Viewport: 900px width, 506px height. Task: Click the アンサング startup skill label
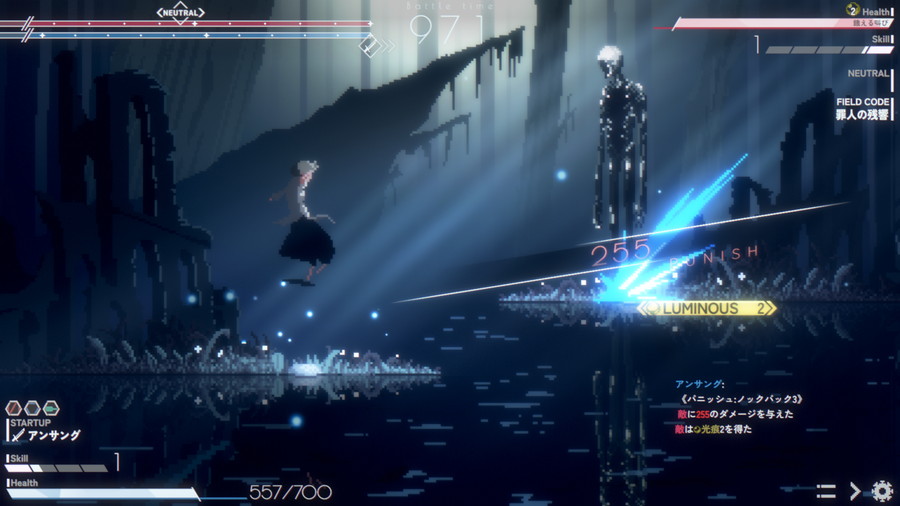click(52, 435)
